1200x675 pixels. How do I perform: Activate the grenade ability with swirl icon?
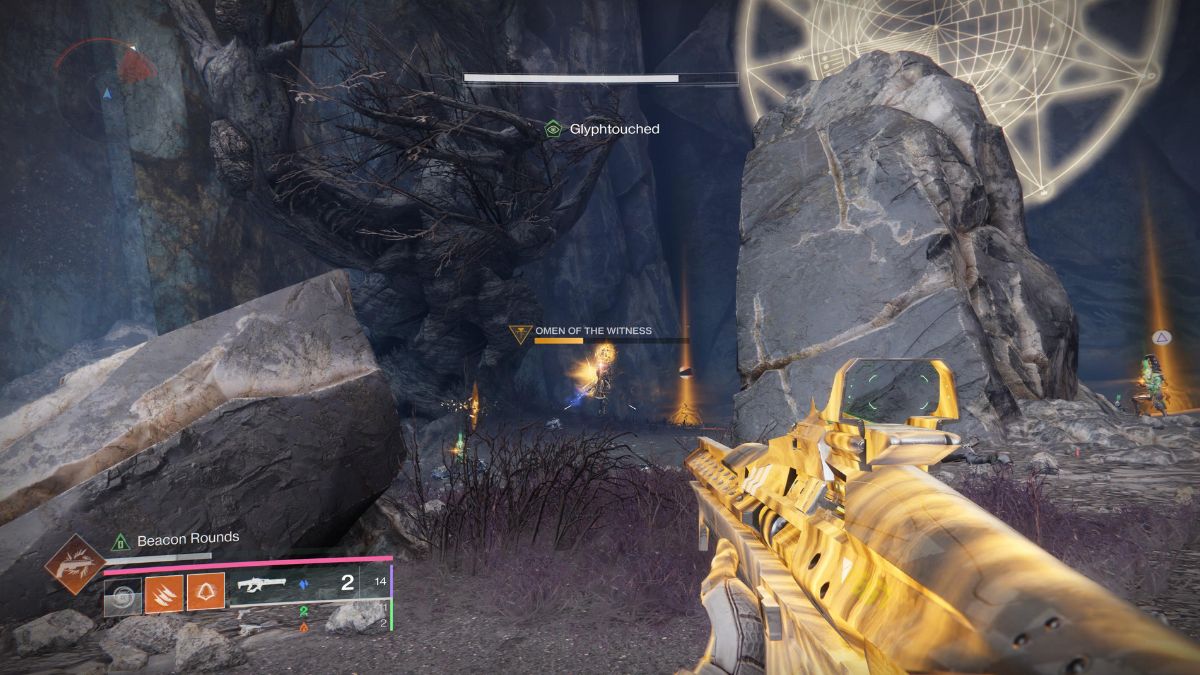pos(121,597)
